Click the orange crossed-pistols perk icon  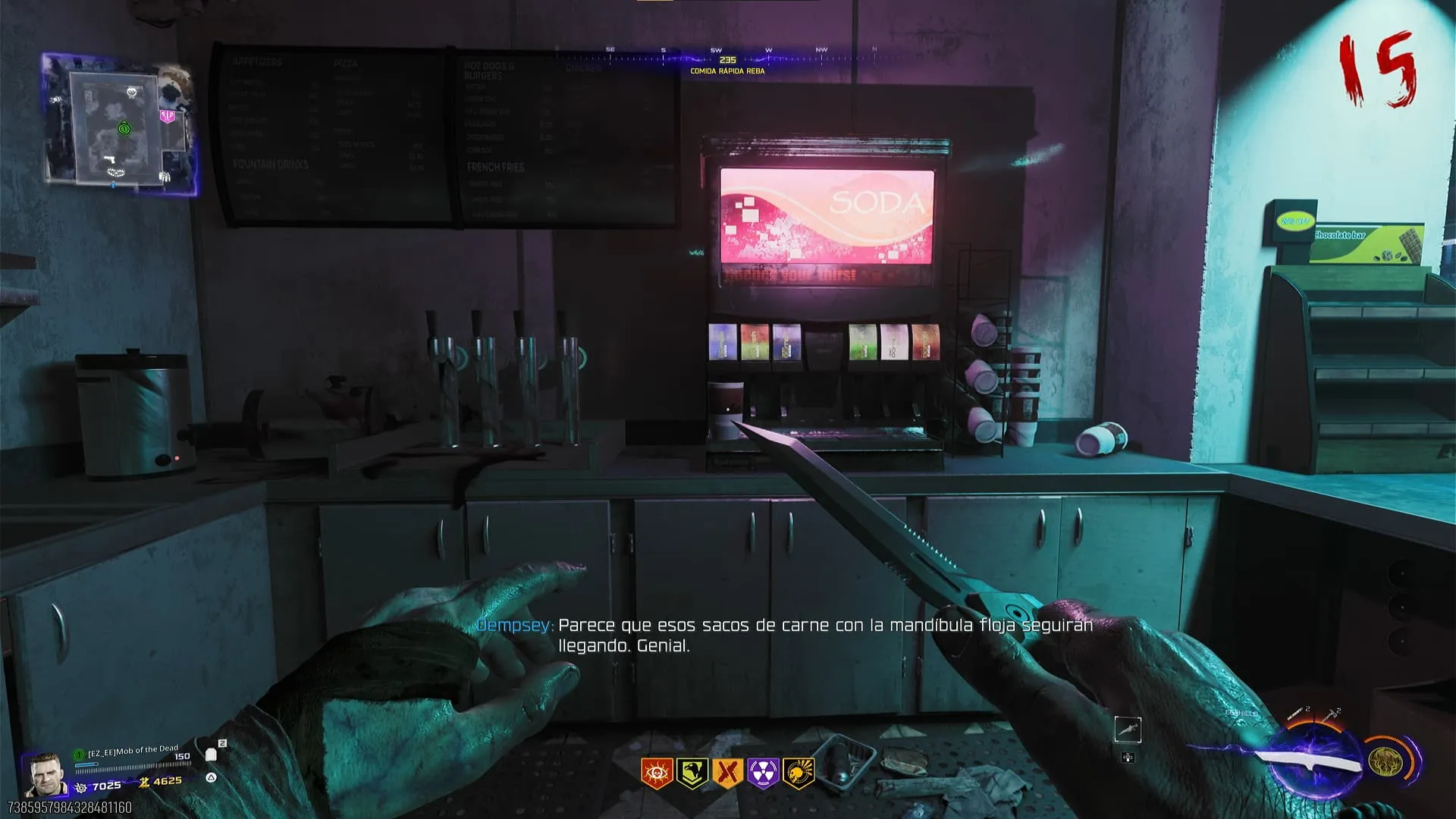coord(727,773)
